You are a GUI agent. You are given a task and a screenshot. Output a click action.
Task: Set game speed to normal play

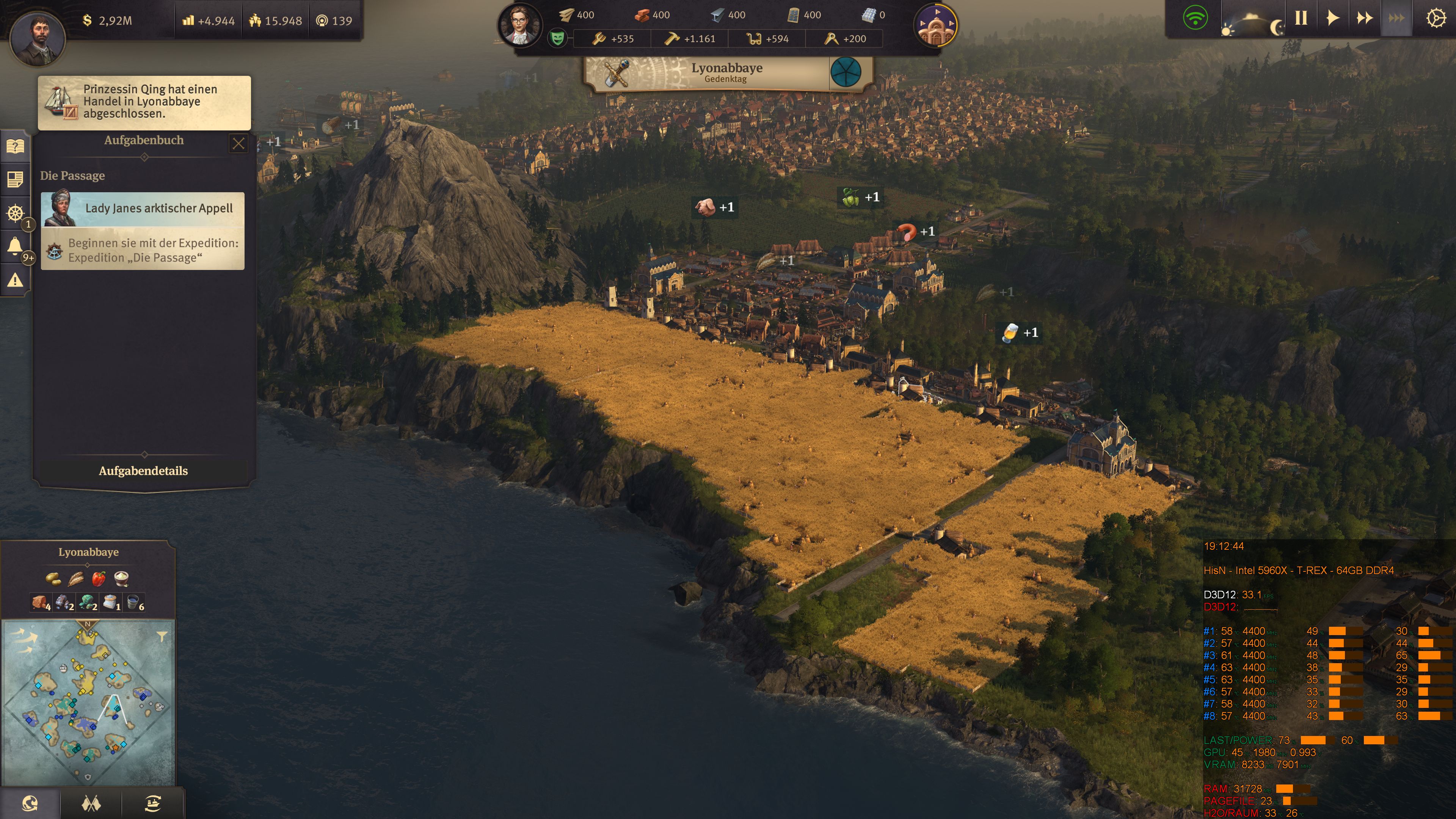(1332, 18)
